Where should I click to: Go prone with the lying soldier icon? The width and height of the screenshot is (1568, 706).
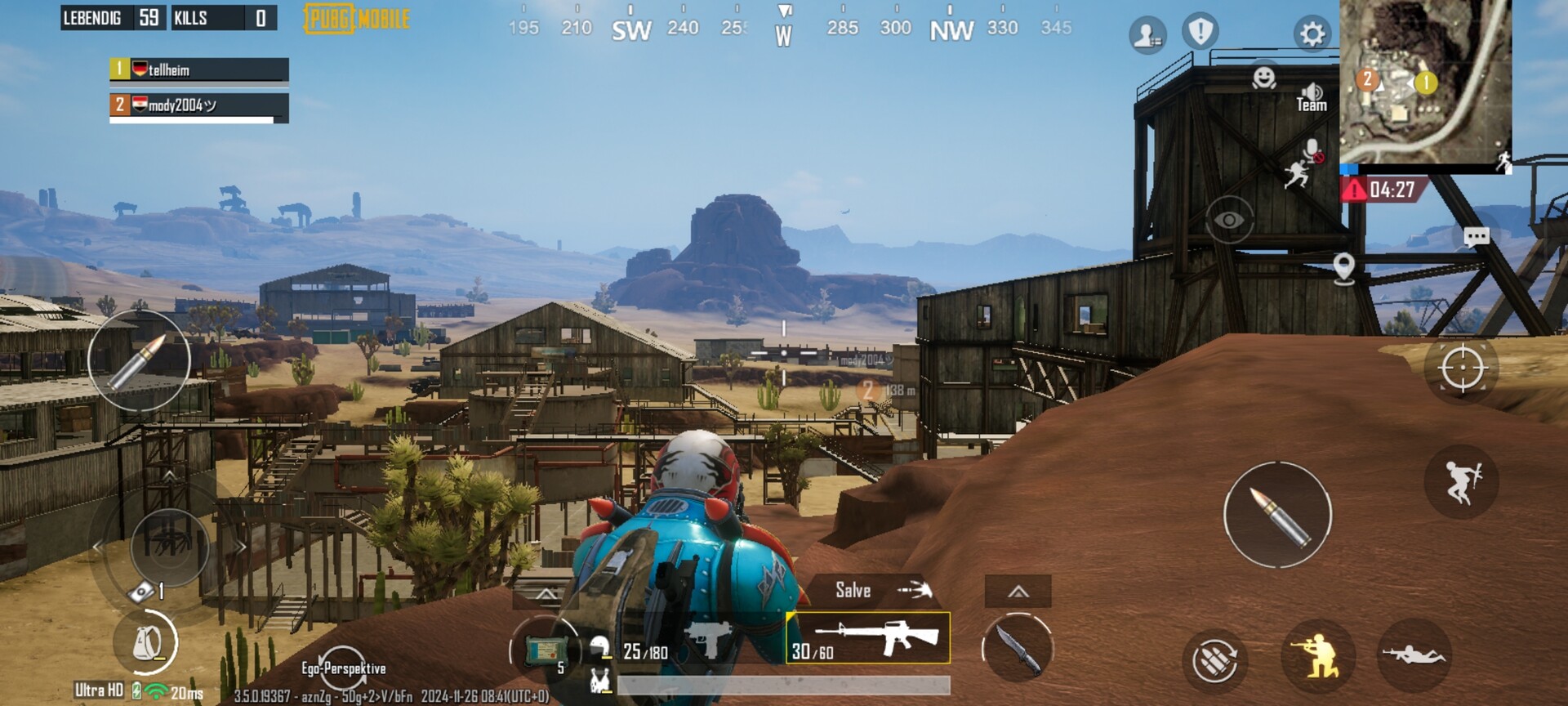[x=1413, y=654]
